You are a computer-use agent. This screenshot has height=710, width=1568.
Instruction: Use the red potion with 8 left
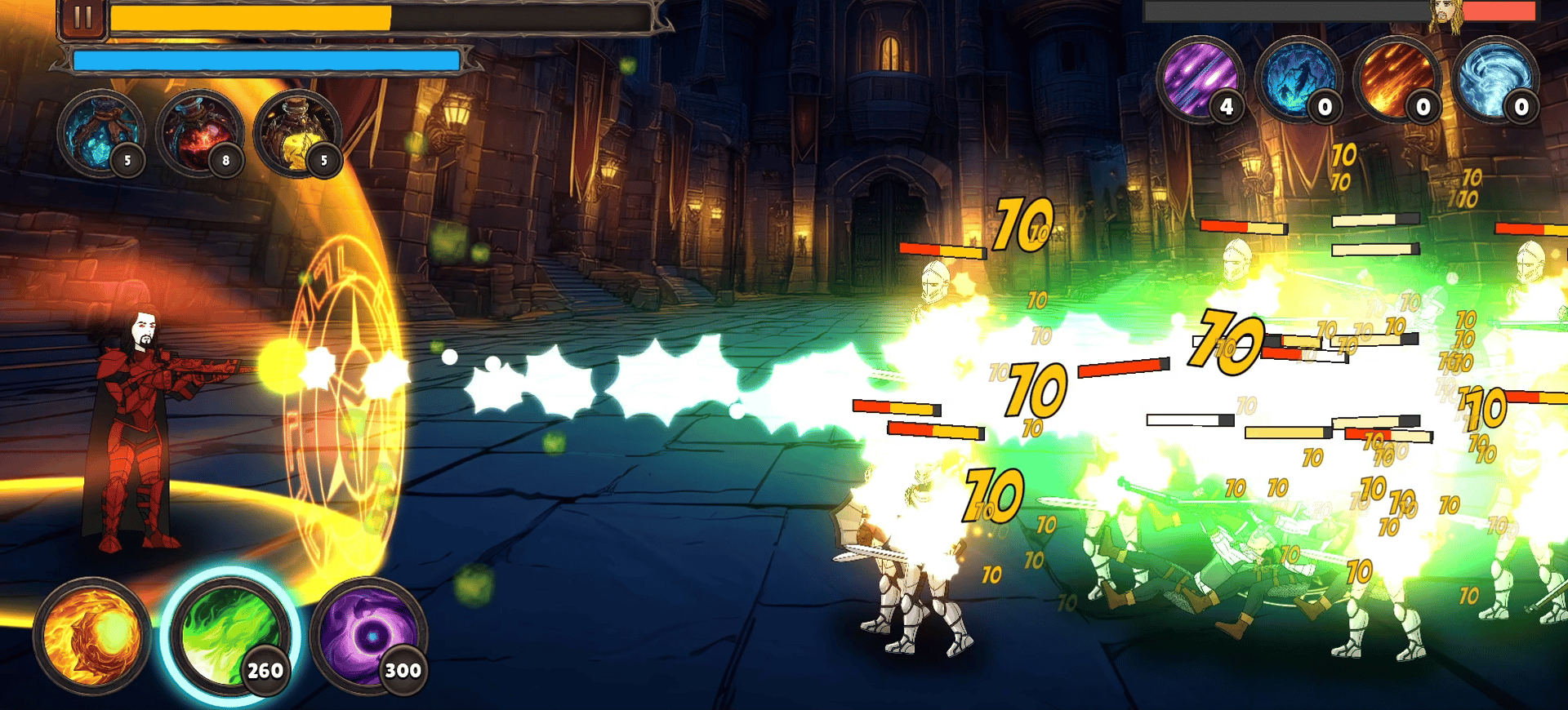199,134
